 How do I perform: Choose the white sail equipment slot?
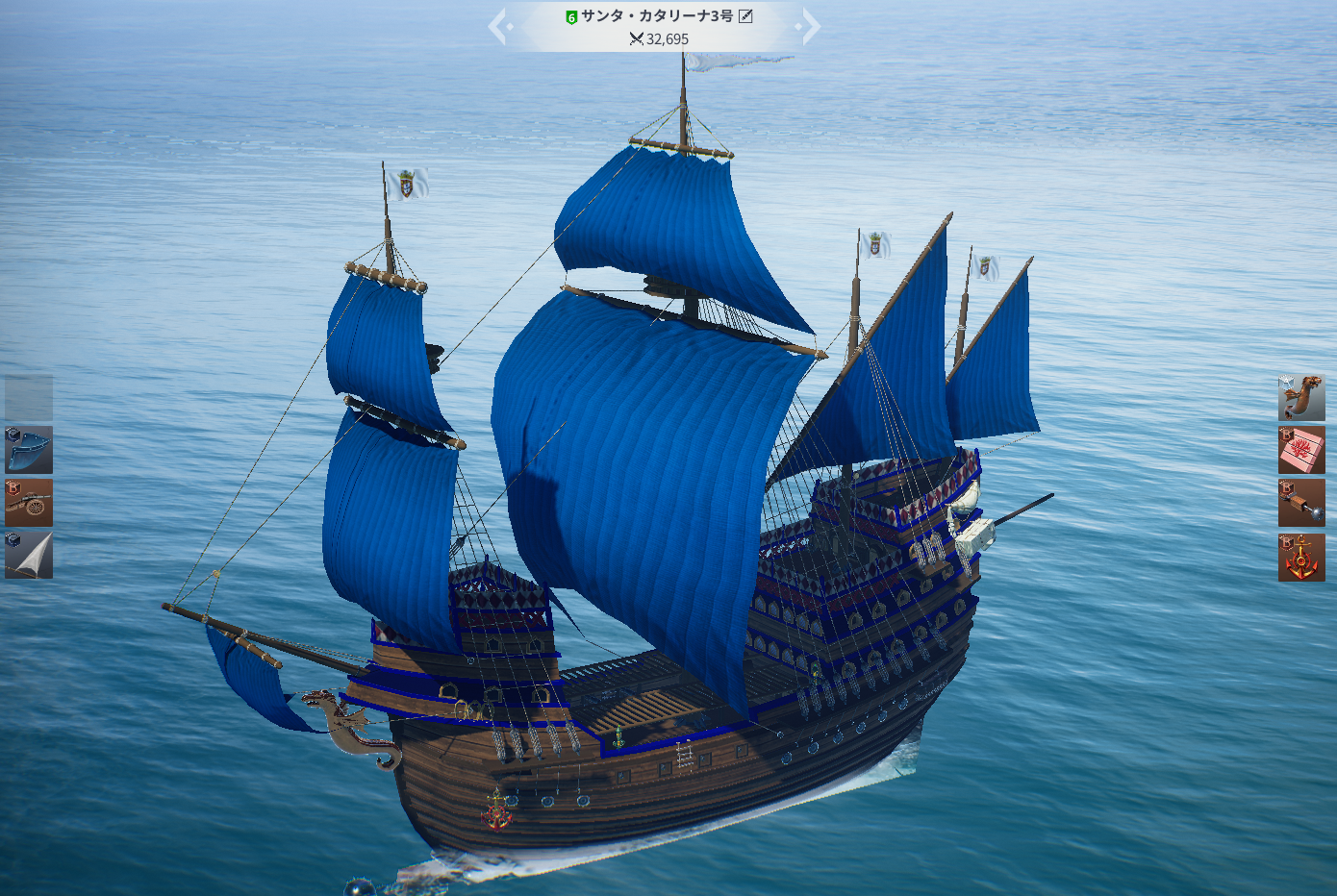(29, 555)
